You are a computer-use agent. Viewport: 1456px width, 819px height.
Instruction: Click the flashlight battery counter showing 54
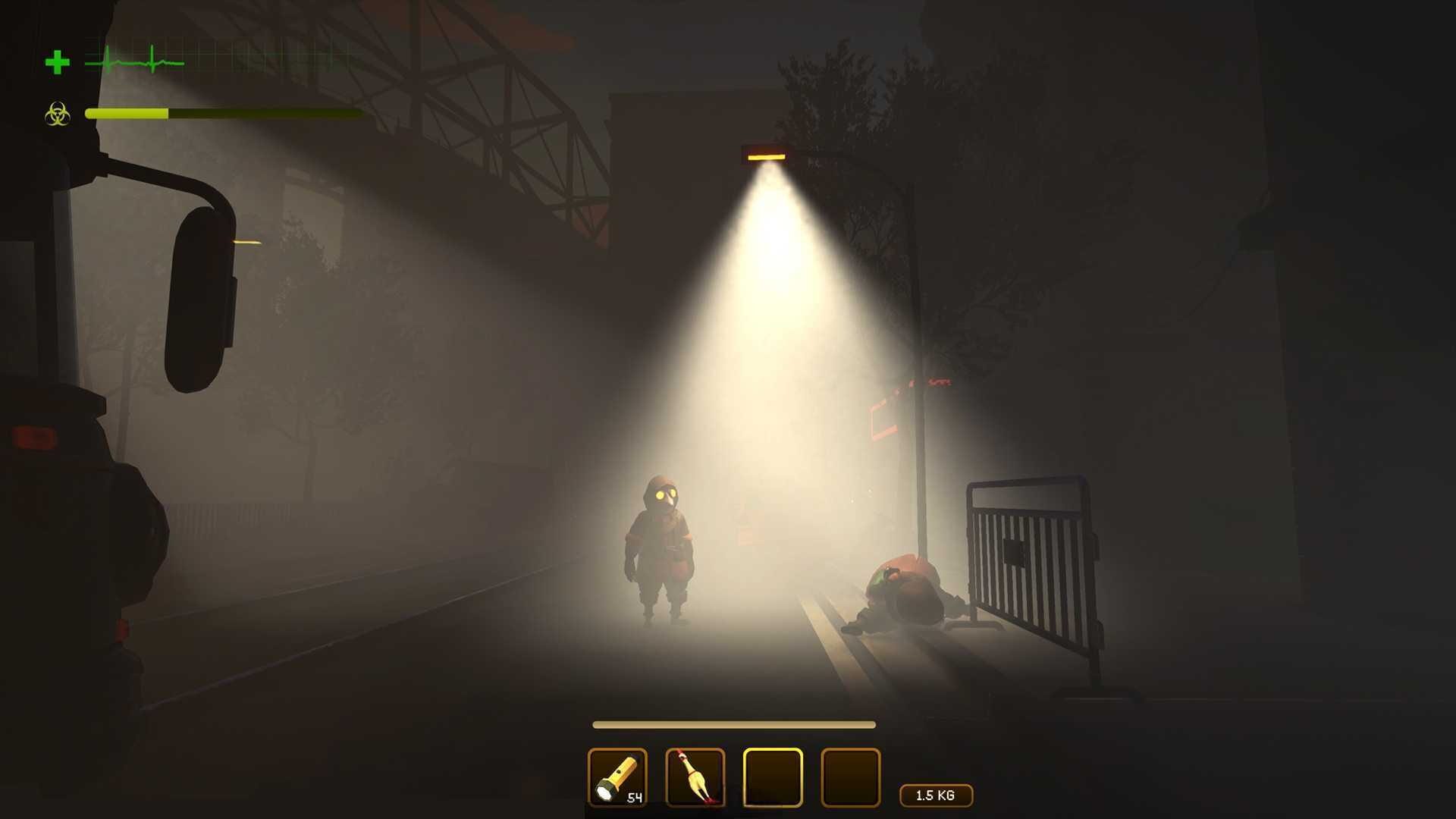coord(634,799)
